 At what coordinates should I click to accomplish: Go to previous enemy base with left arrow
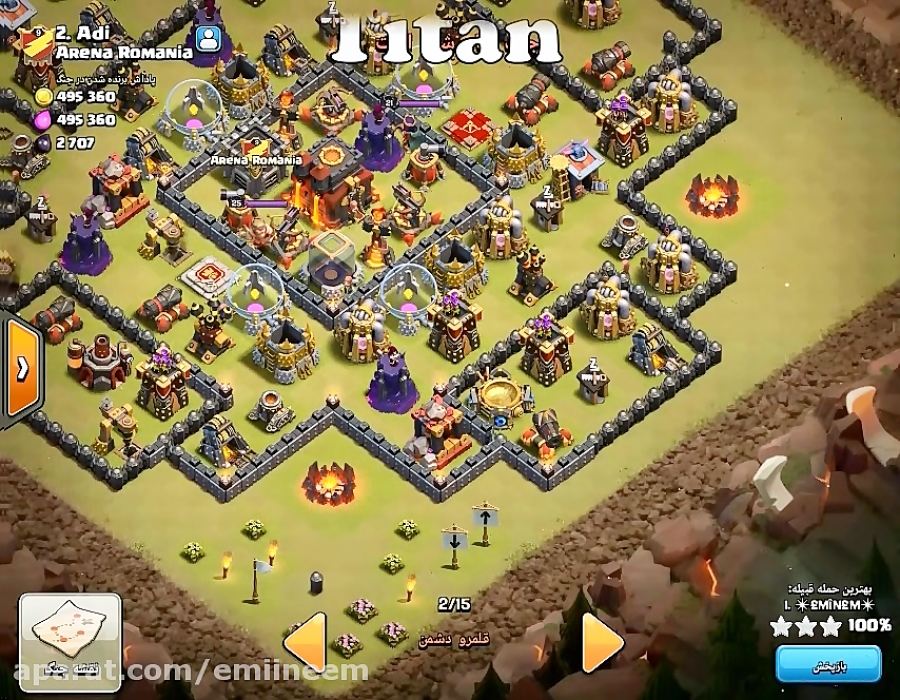click(x=306, y=641)
